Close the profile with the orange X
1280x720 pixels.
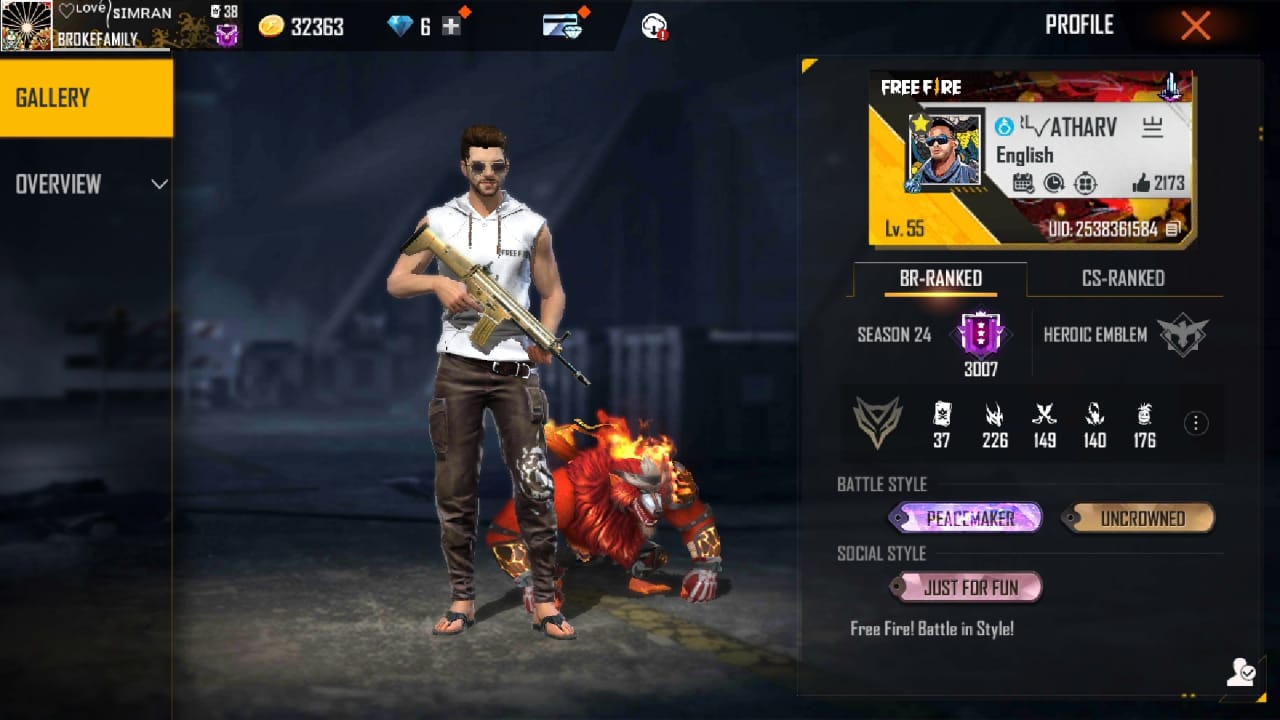(x=1195, y=26)
